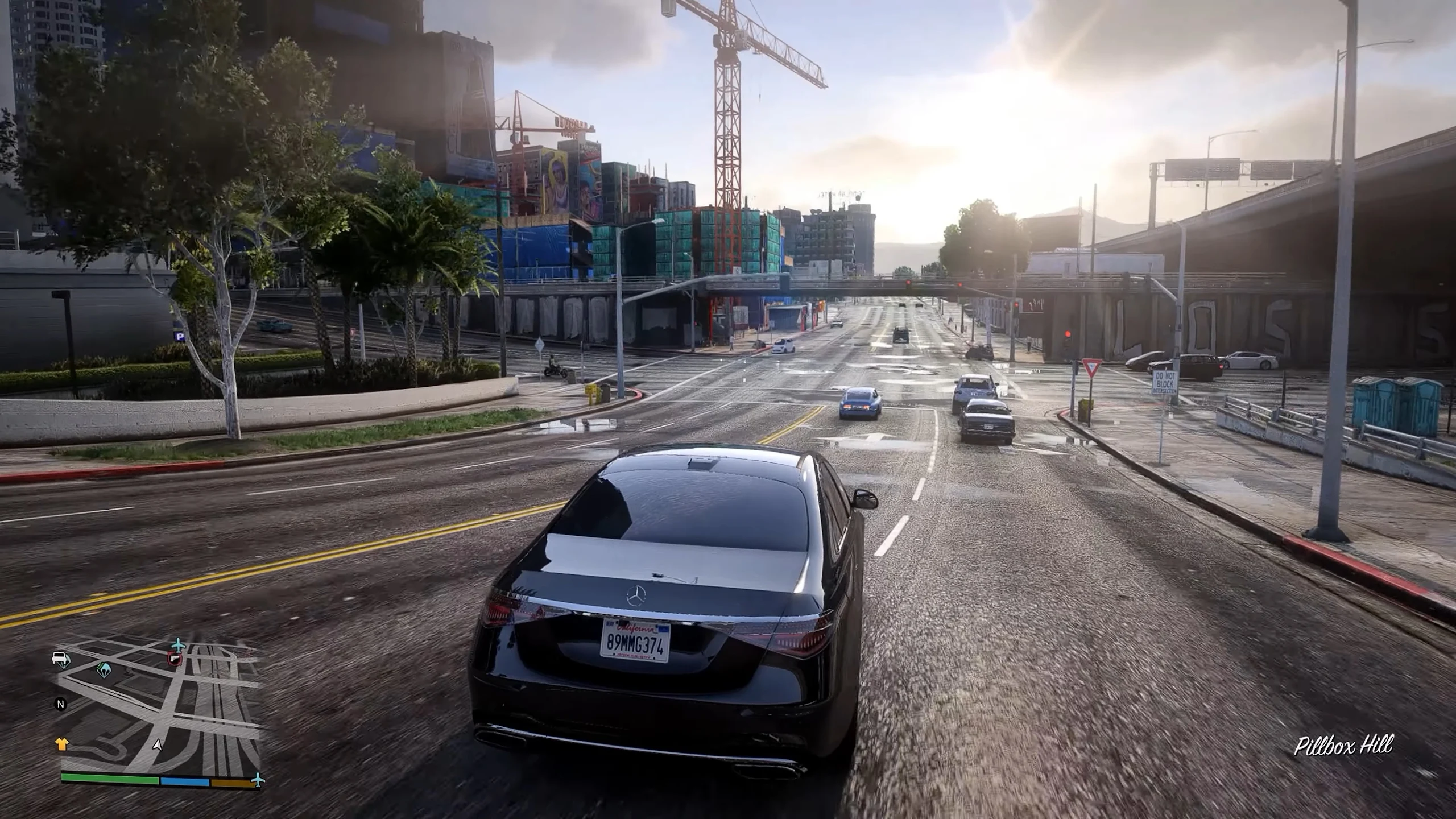Select the white player arrow on minimap
The height and width of the screenshot is (819, 1456).
click(158, 745)
